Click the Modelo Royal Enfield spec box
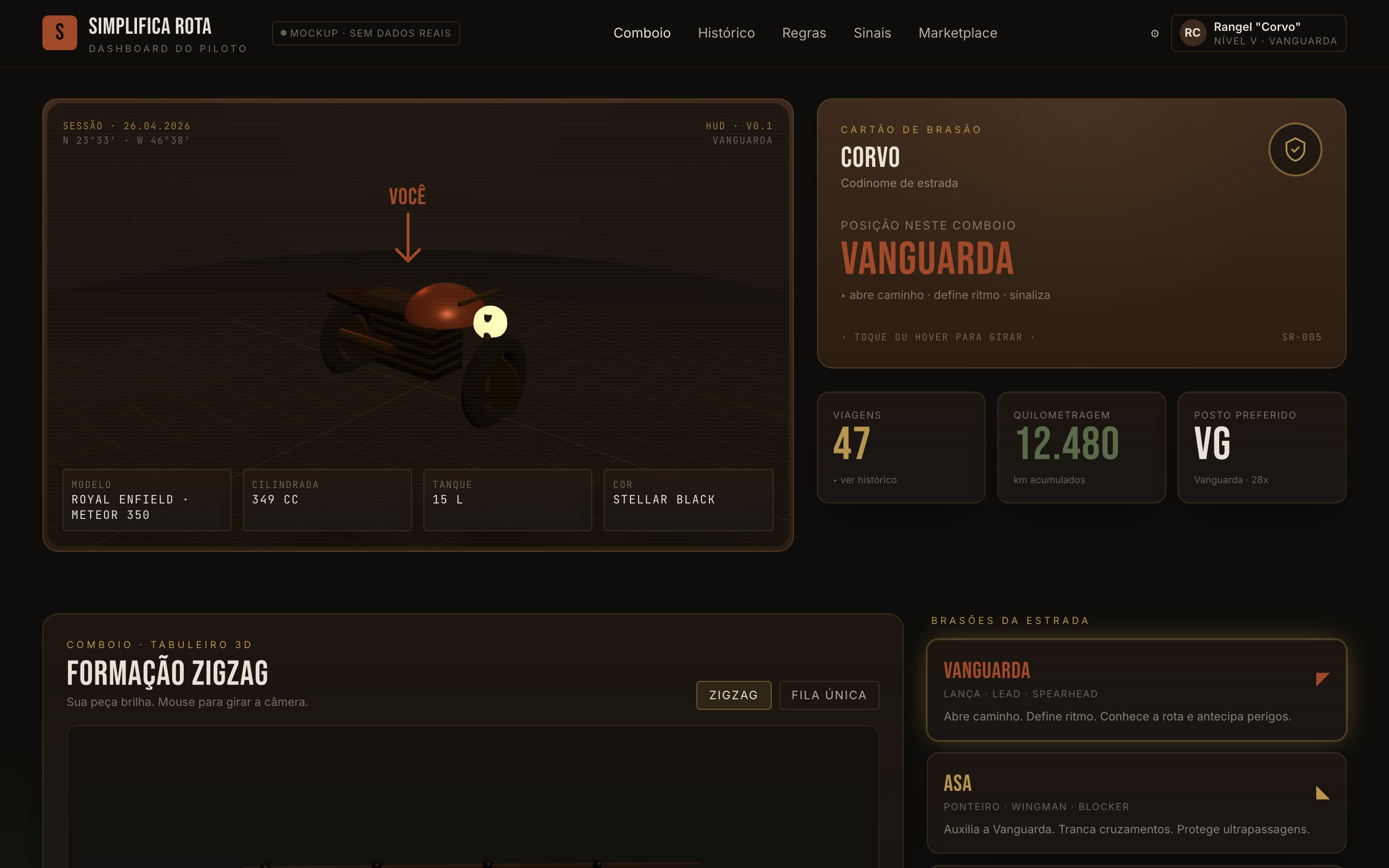The width and height of the screenshot is (1389, 868). click(147, 500)
